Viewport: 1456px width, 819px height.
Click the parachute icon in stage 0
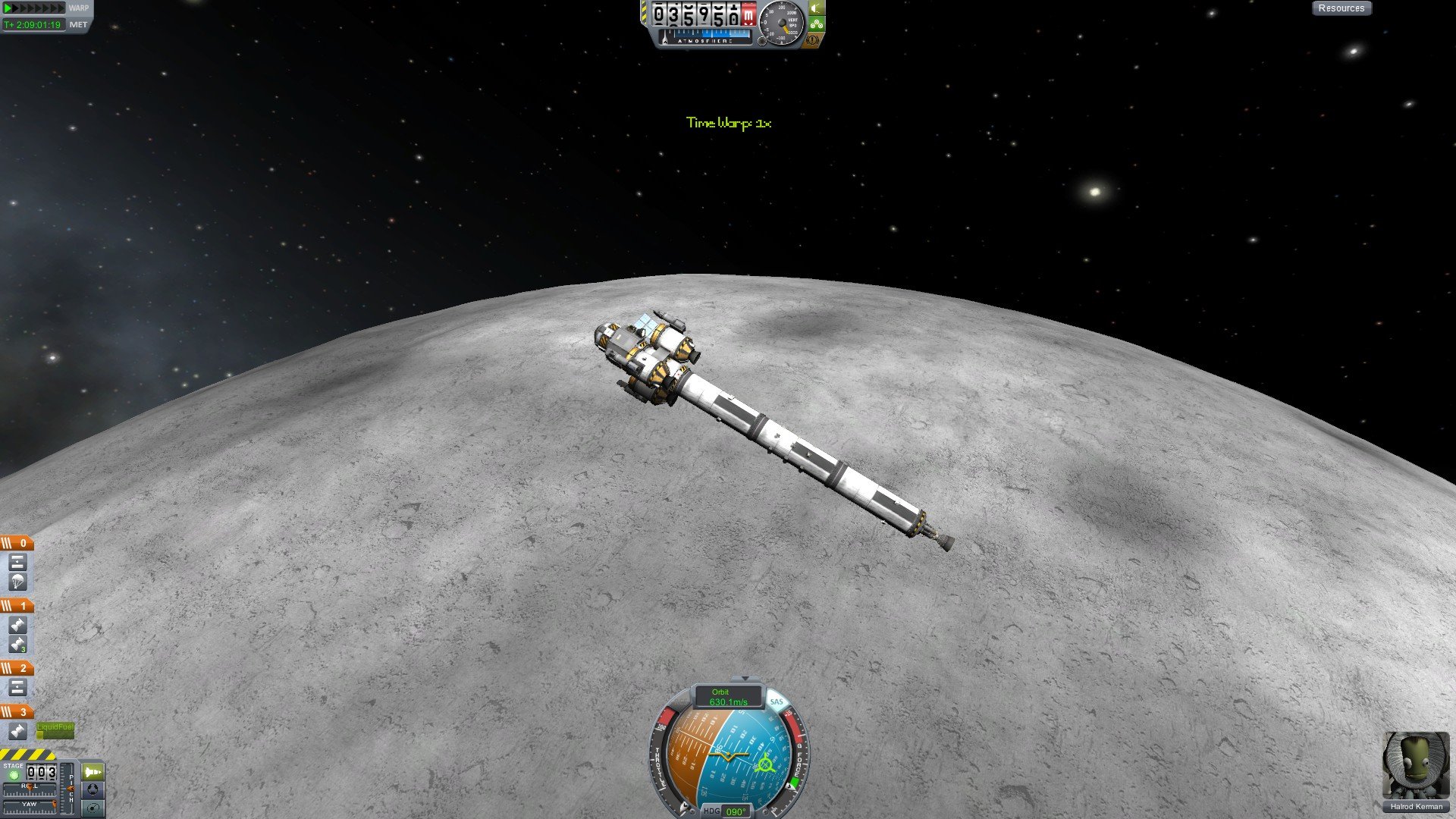[17, 582]
